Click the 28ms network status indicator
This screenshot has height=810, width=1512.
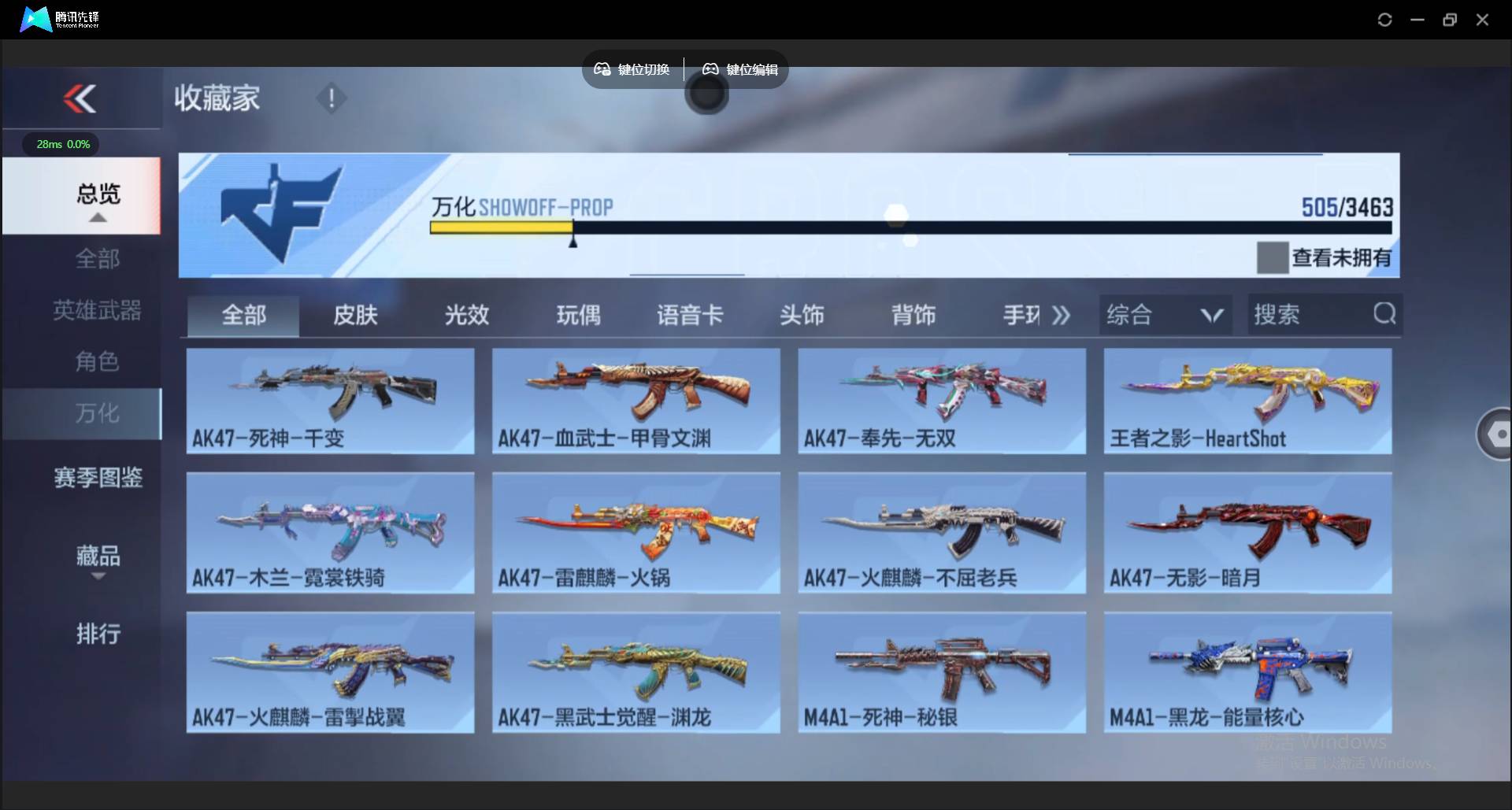tap(61, 144)
